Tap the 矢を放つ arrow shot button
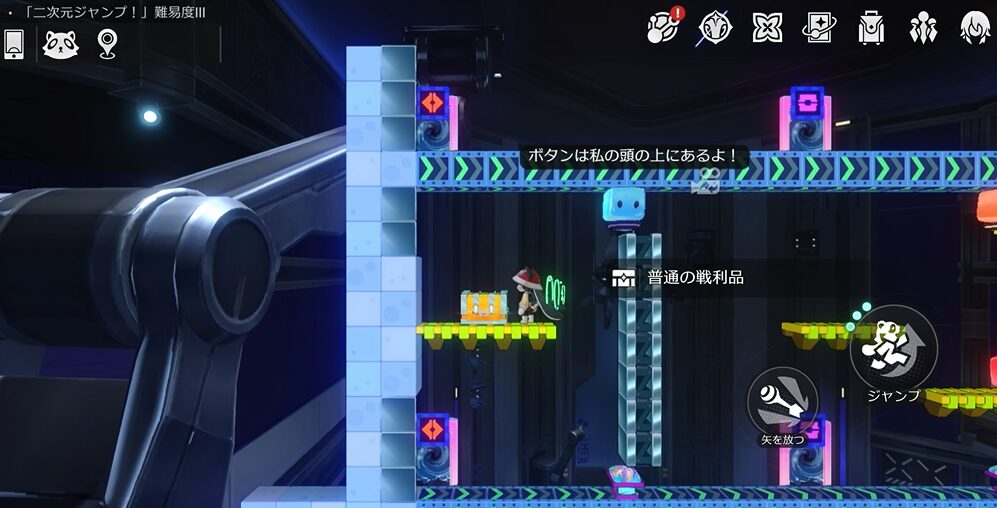 tap(783, 401)
